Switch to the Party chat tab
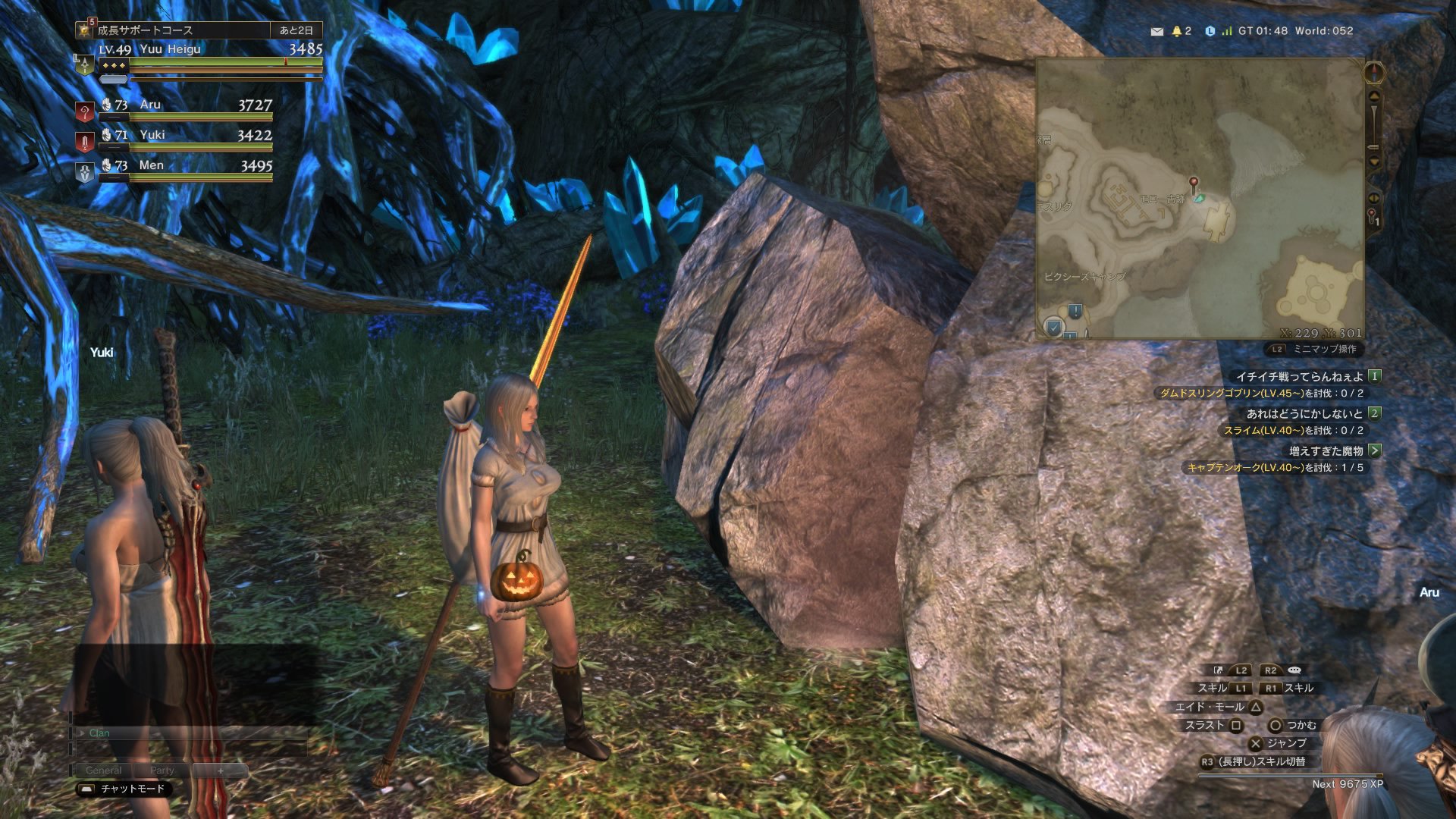This screenshot has height=819, width=1456. [x=162, y=770]
